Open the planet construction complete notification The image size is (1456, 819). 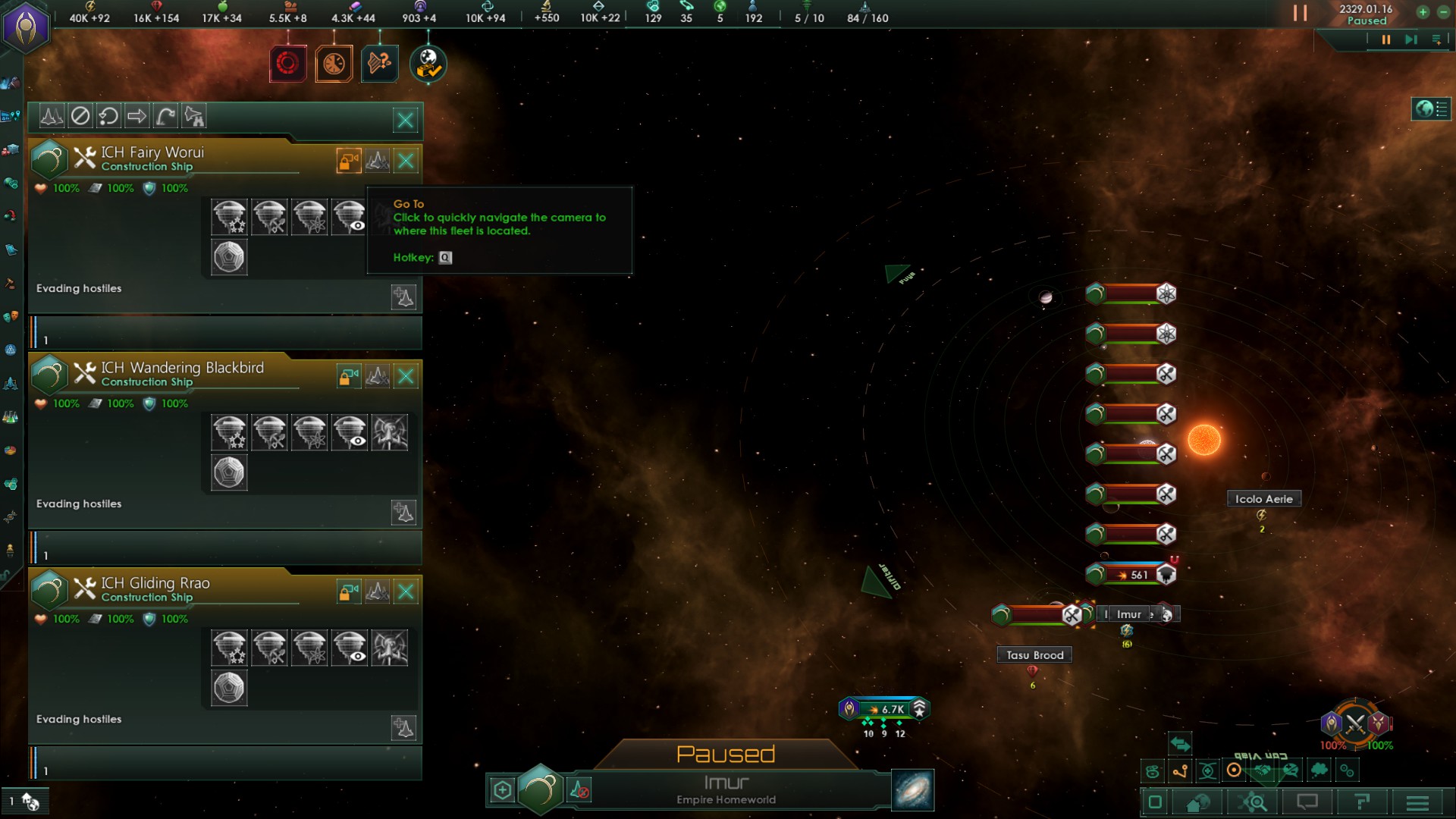click(428, 64)
